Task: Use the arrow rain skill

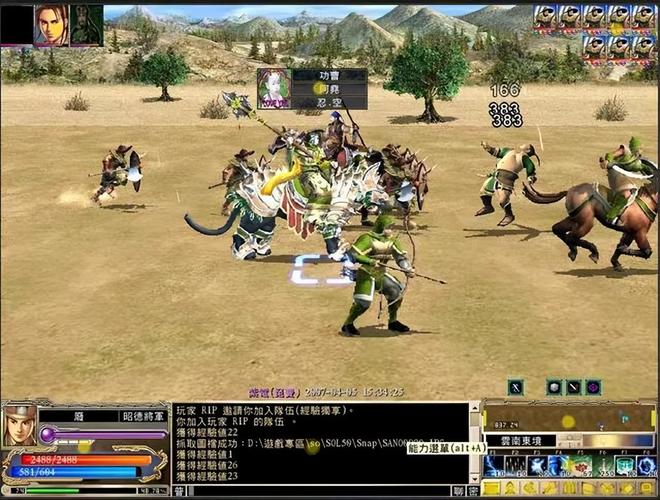Action: tap(515, 465)
